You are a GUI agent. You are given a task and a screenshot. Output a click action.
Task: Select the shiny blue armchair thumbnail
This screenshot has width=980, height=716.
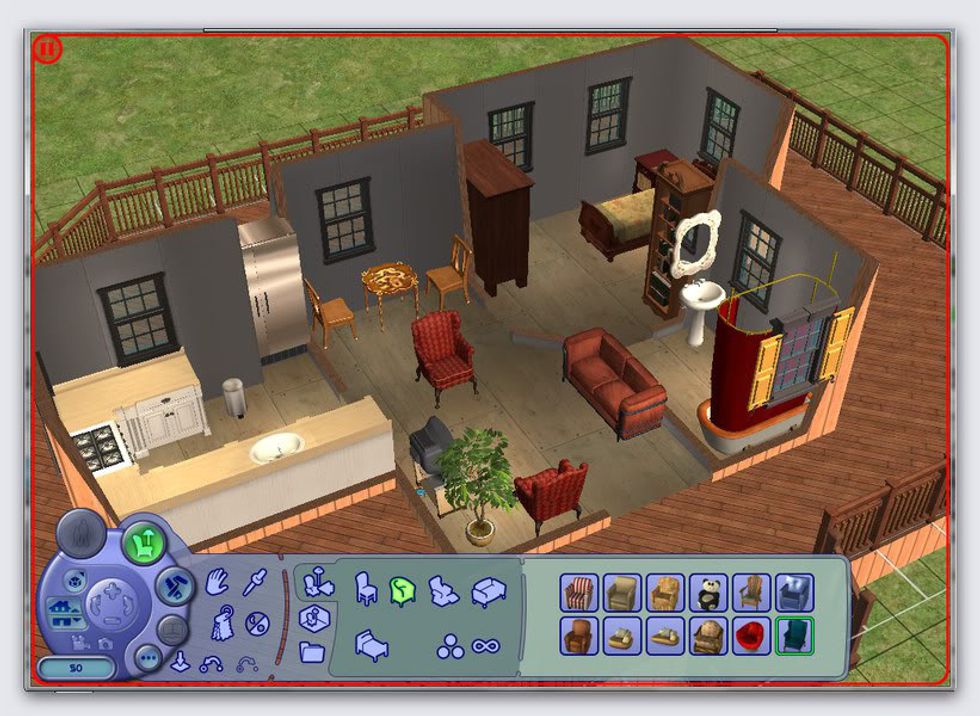795,592
